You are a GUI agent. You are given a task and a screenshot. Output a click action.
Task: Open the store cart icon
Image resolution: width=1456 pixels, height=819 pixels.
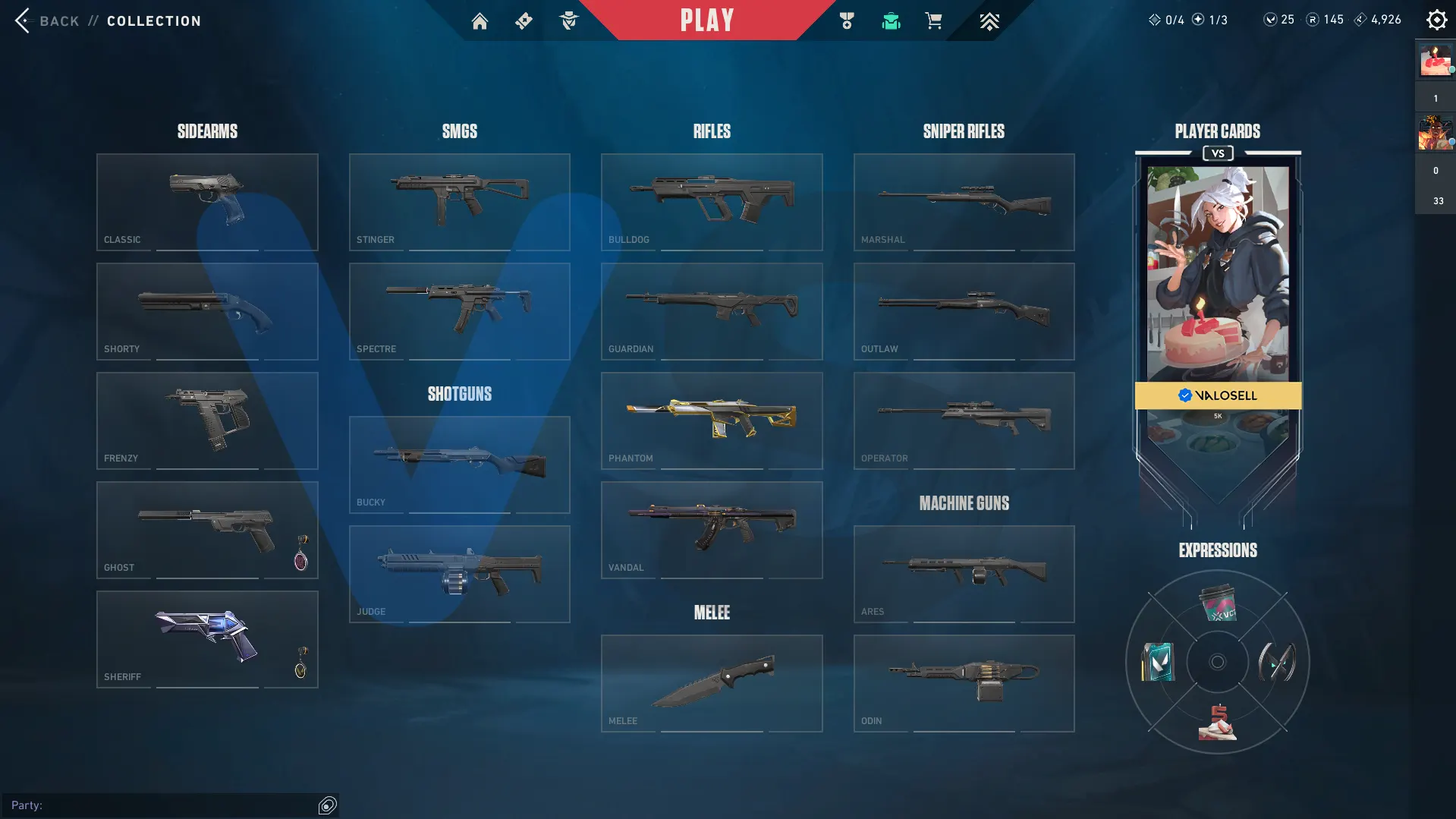tap(933, 21)
